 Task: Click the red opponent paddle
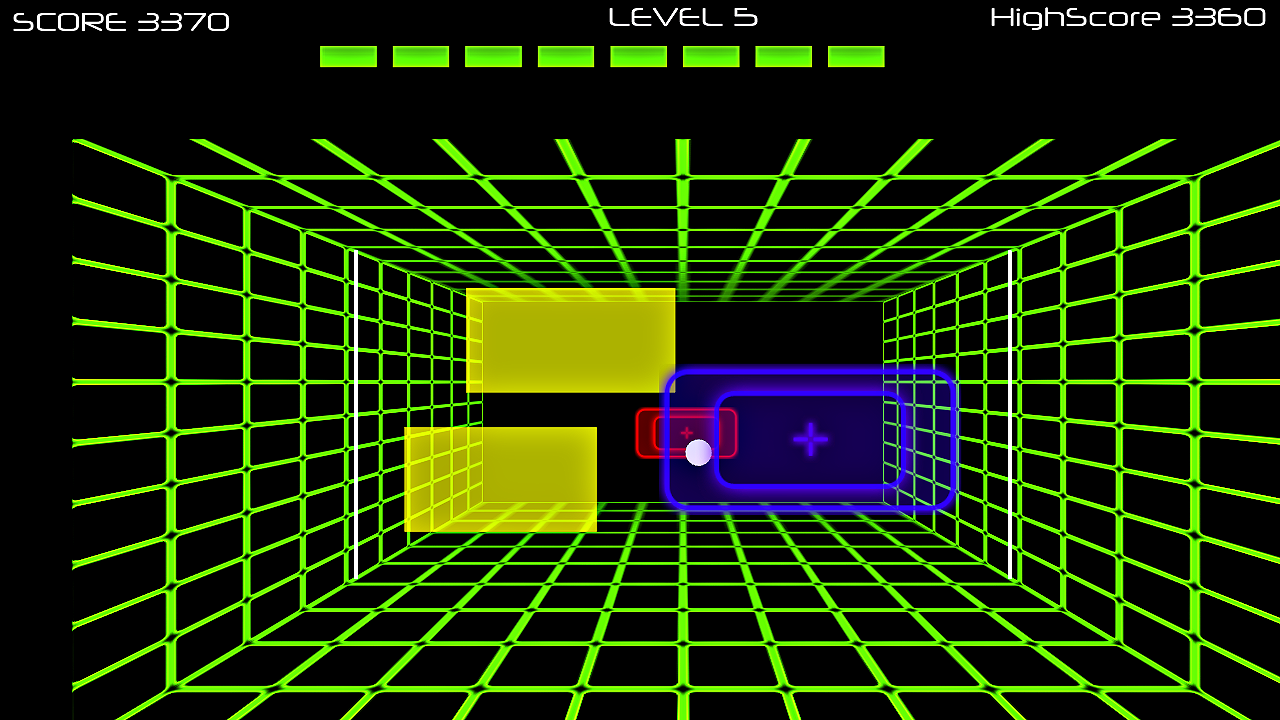tap(662, 432)
